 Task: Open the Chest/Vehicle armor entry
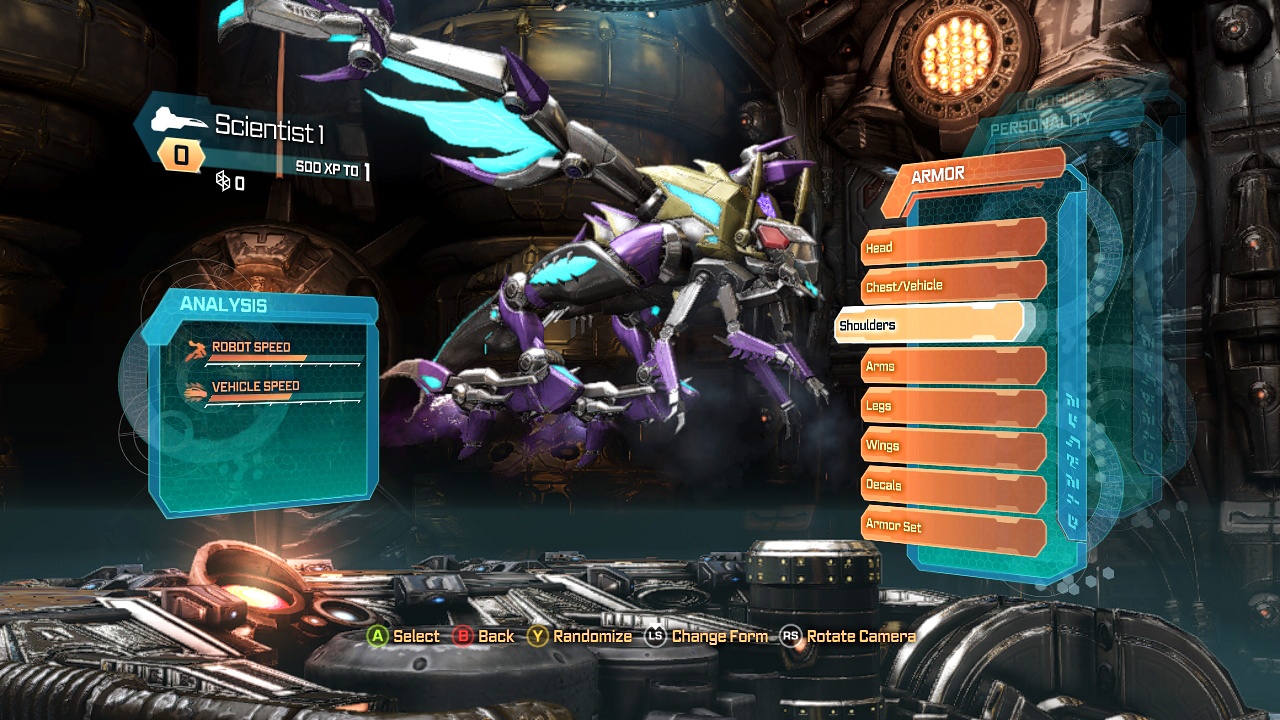(952, 284)
